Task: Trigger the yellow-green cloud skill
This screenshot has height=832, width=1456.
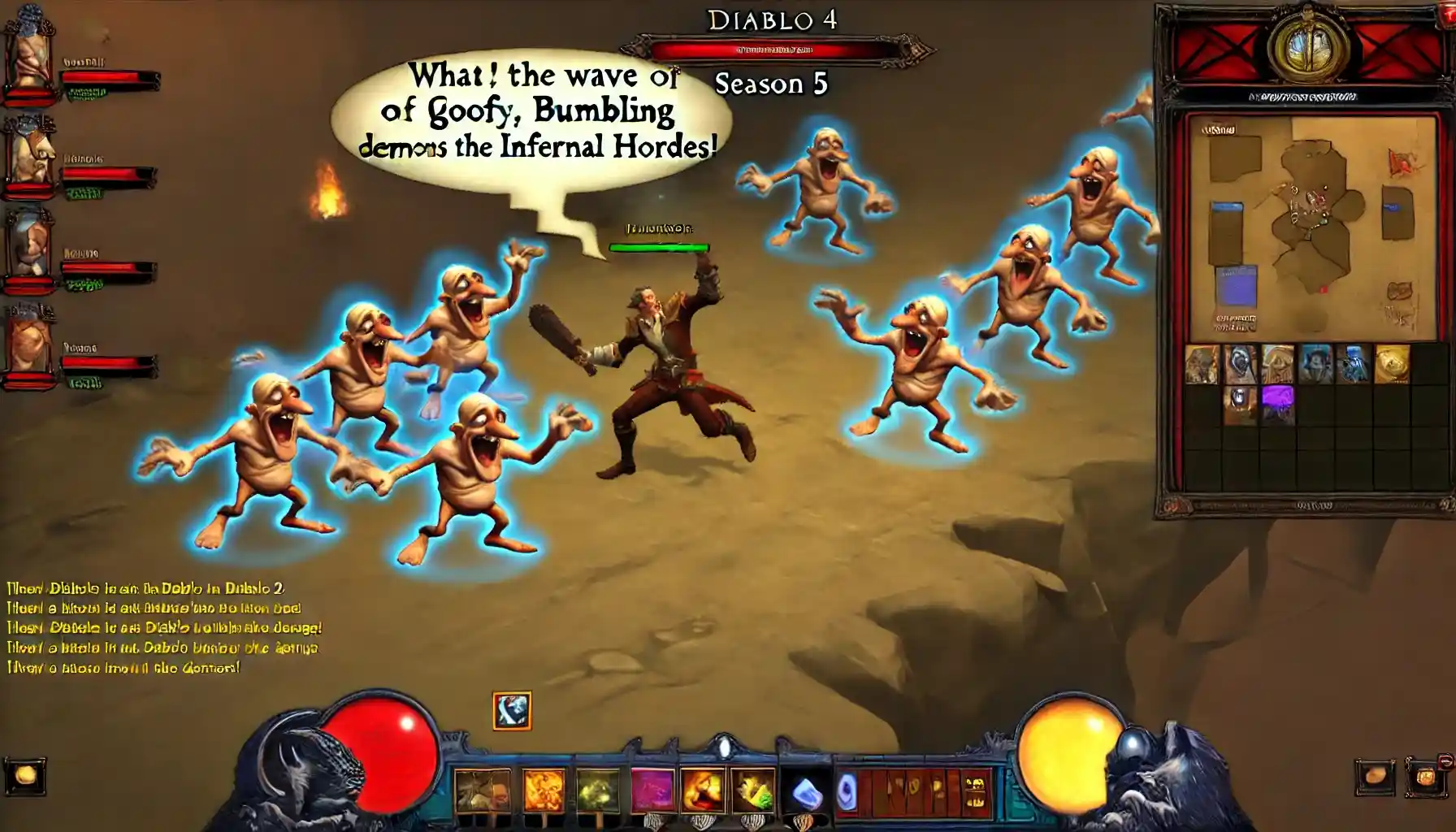Action: 598,790
